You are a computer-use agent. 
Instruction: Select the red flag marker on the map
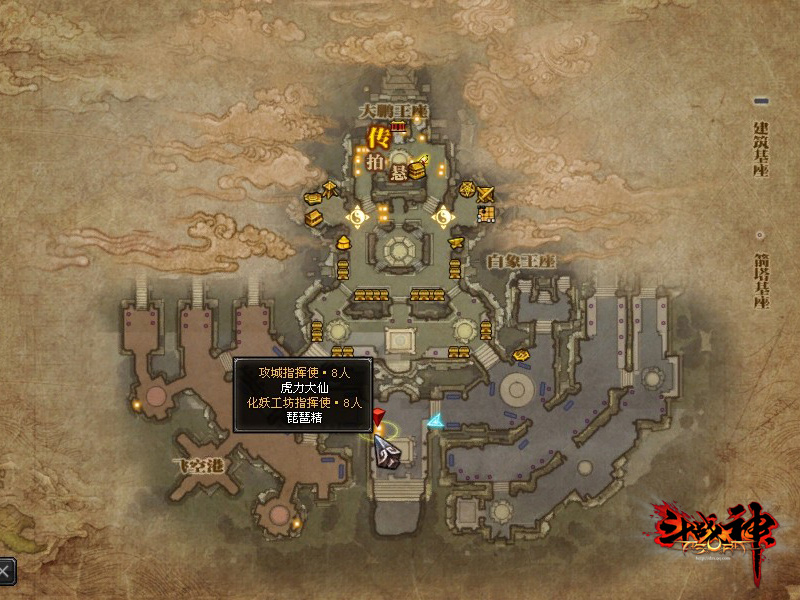click(379, 416)
